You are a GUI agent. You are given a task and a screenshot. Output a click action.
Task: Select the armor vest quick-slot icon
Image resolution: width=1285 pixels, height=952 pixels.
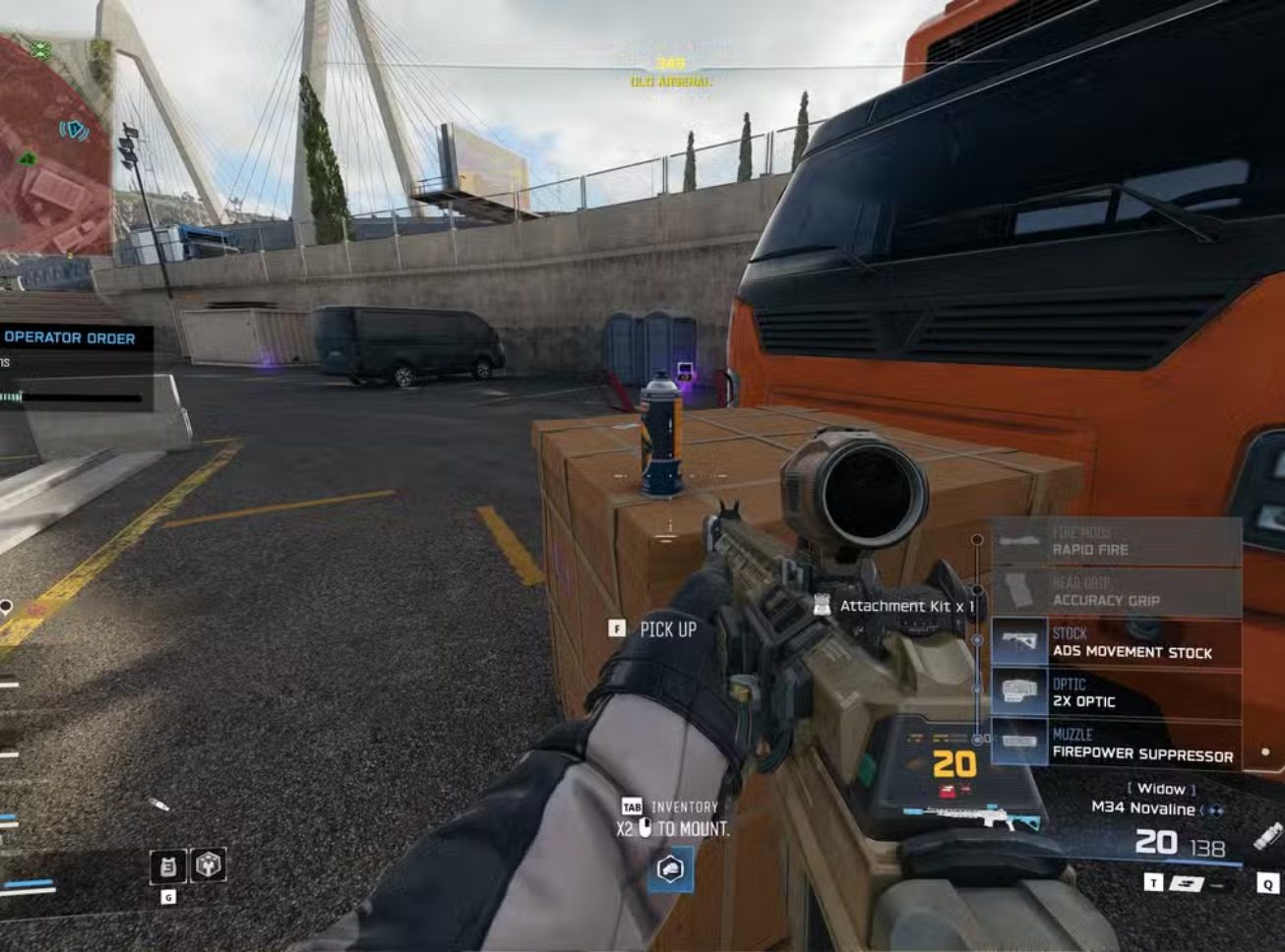coord(168,866)
